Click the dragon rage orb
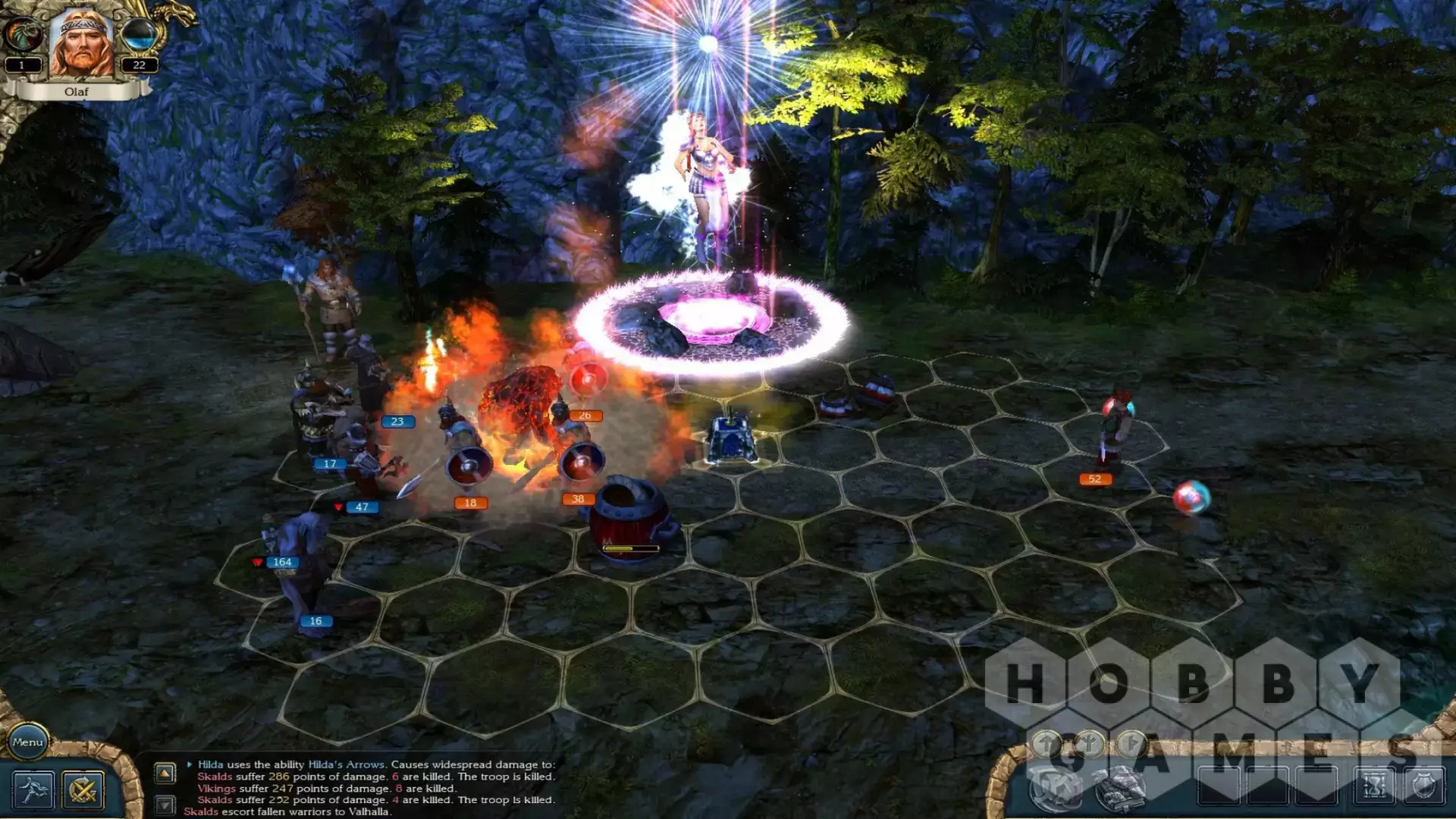Image resolution: width=1456 pixels, height=819 pixels. 23,34
